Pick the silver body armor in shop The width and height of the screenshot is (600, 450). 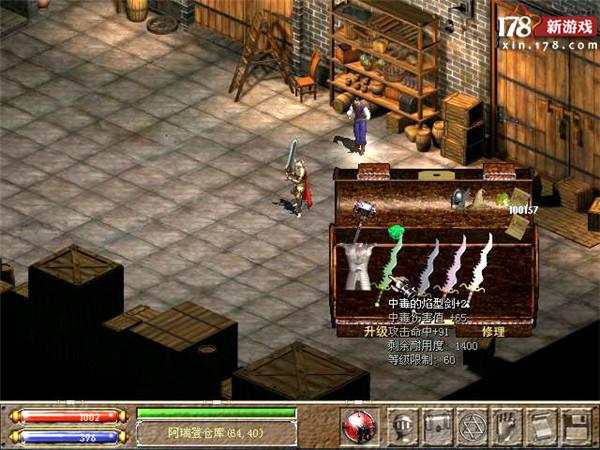point(357,263)
